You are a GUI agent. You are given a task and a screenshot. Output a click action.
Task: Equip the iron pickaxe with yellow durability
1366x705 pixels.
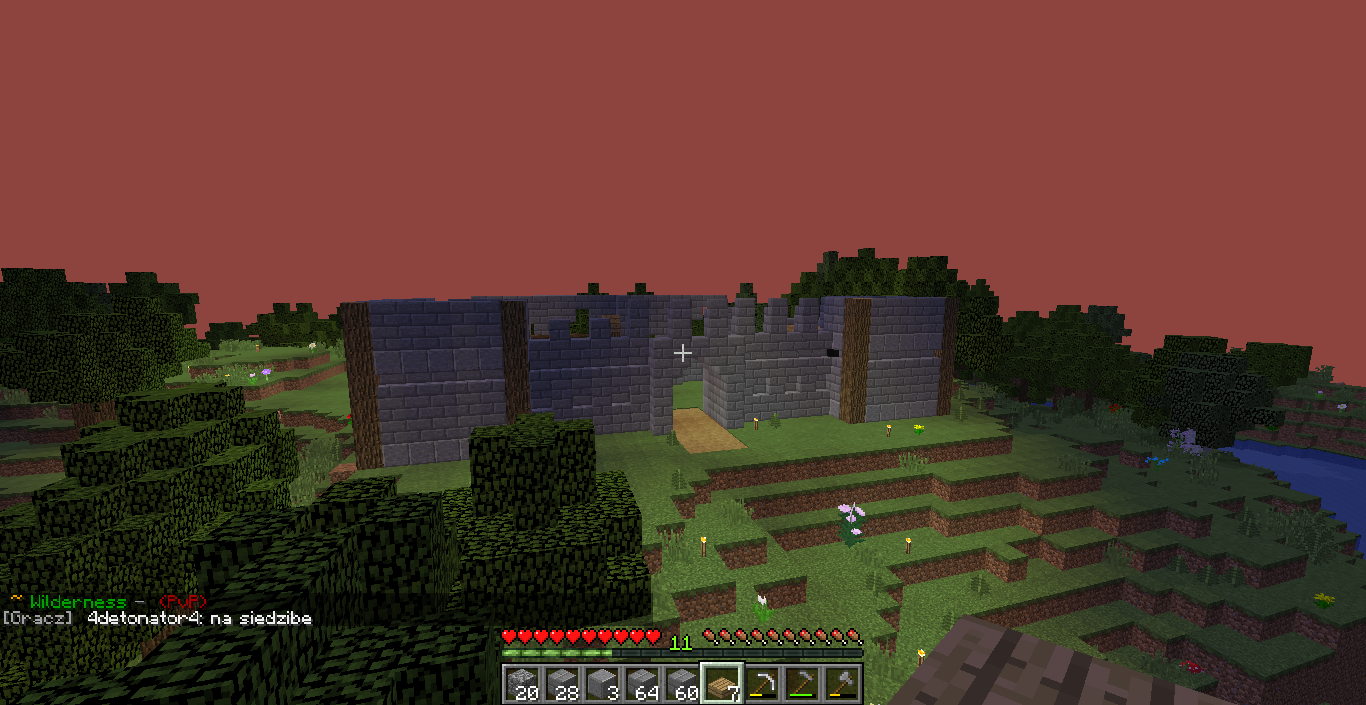[x=762, y=684]
